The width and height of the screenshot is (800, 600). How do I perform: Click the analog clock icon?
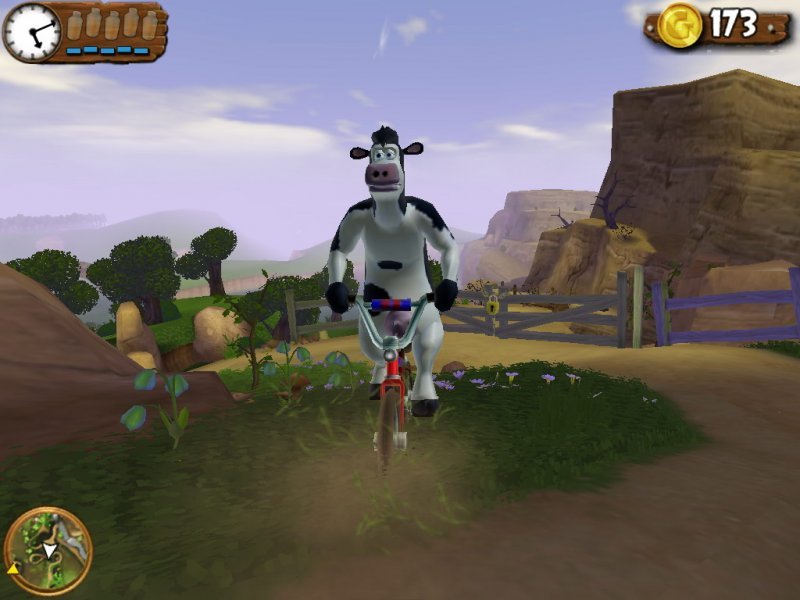(x=31, y=32)
